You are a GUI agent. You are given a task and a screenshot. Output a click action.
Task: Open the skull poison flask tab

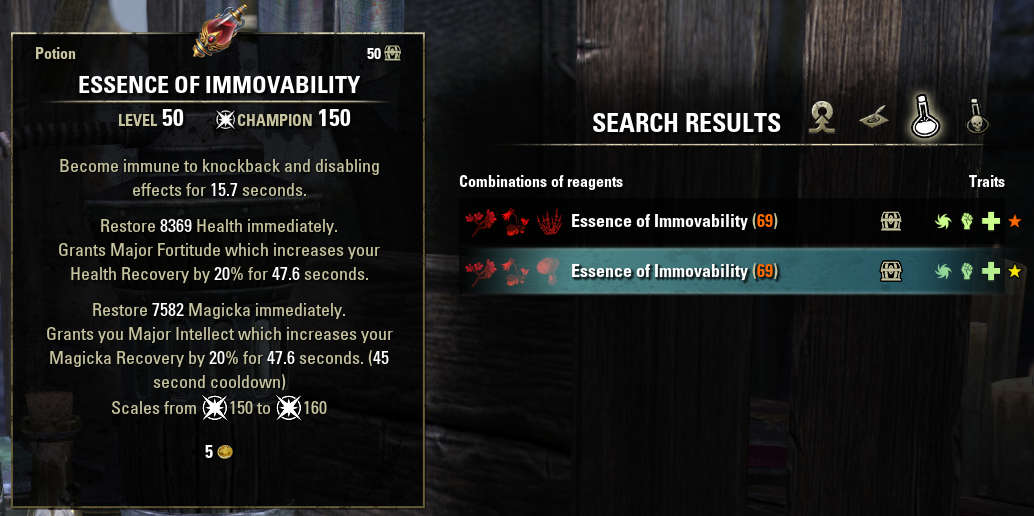click(975, 120)
